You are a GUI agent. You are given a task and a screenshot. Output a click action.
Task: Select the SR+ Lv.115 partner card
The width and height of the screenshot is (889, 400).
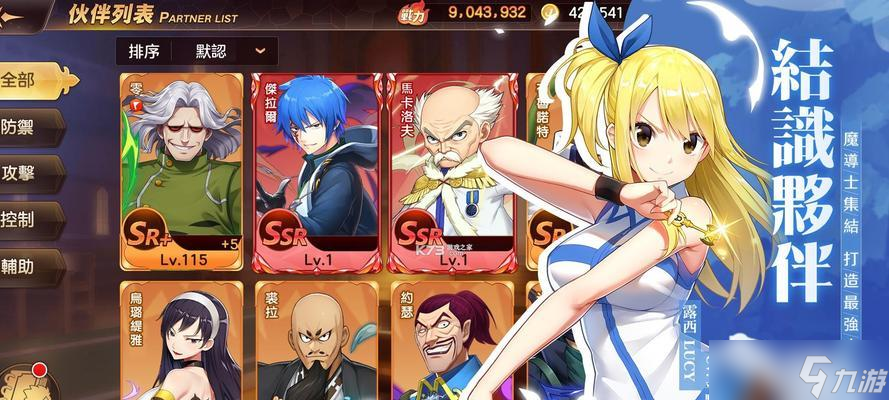181,172
